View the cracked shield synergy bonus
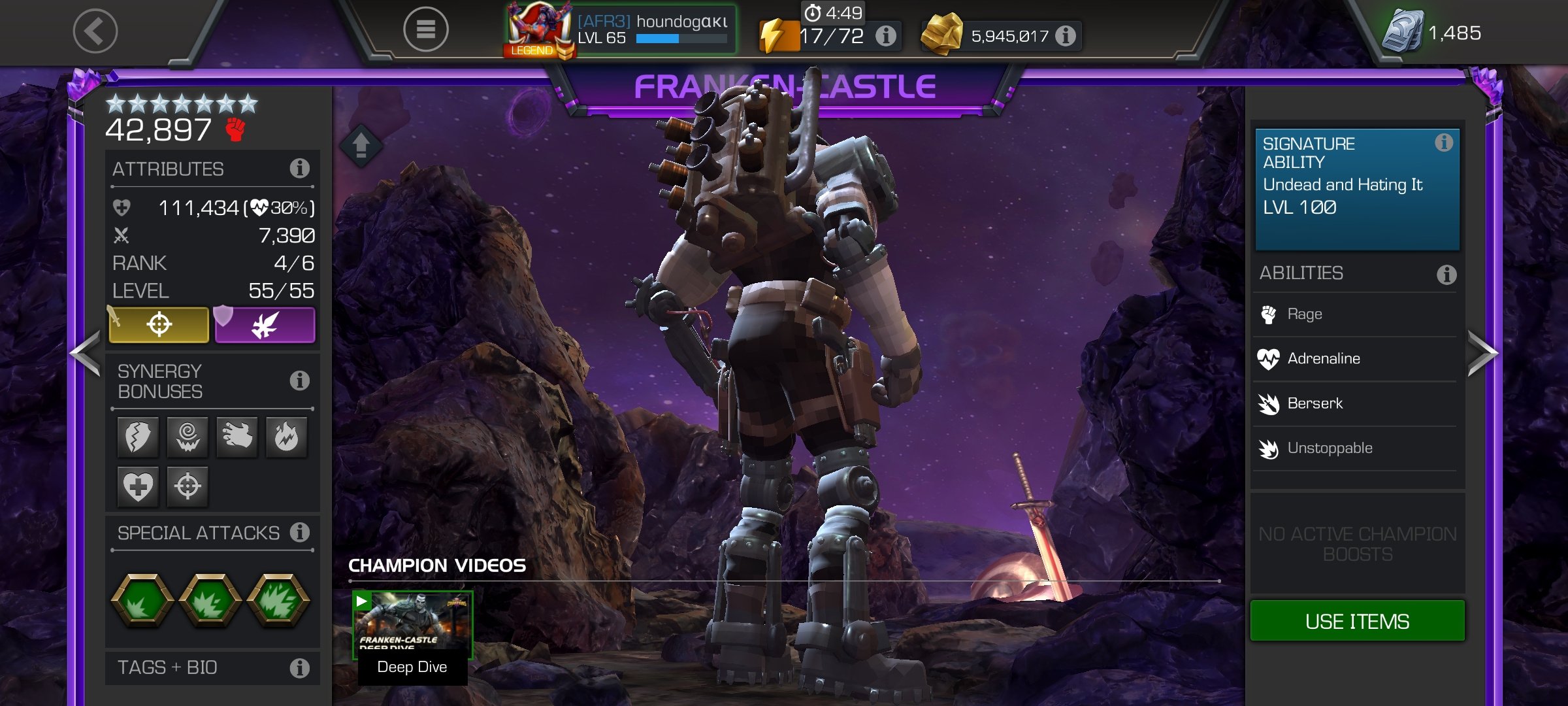This screenshot has width=1568, height=706. click(x=138, y=437)
